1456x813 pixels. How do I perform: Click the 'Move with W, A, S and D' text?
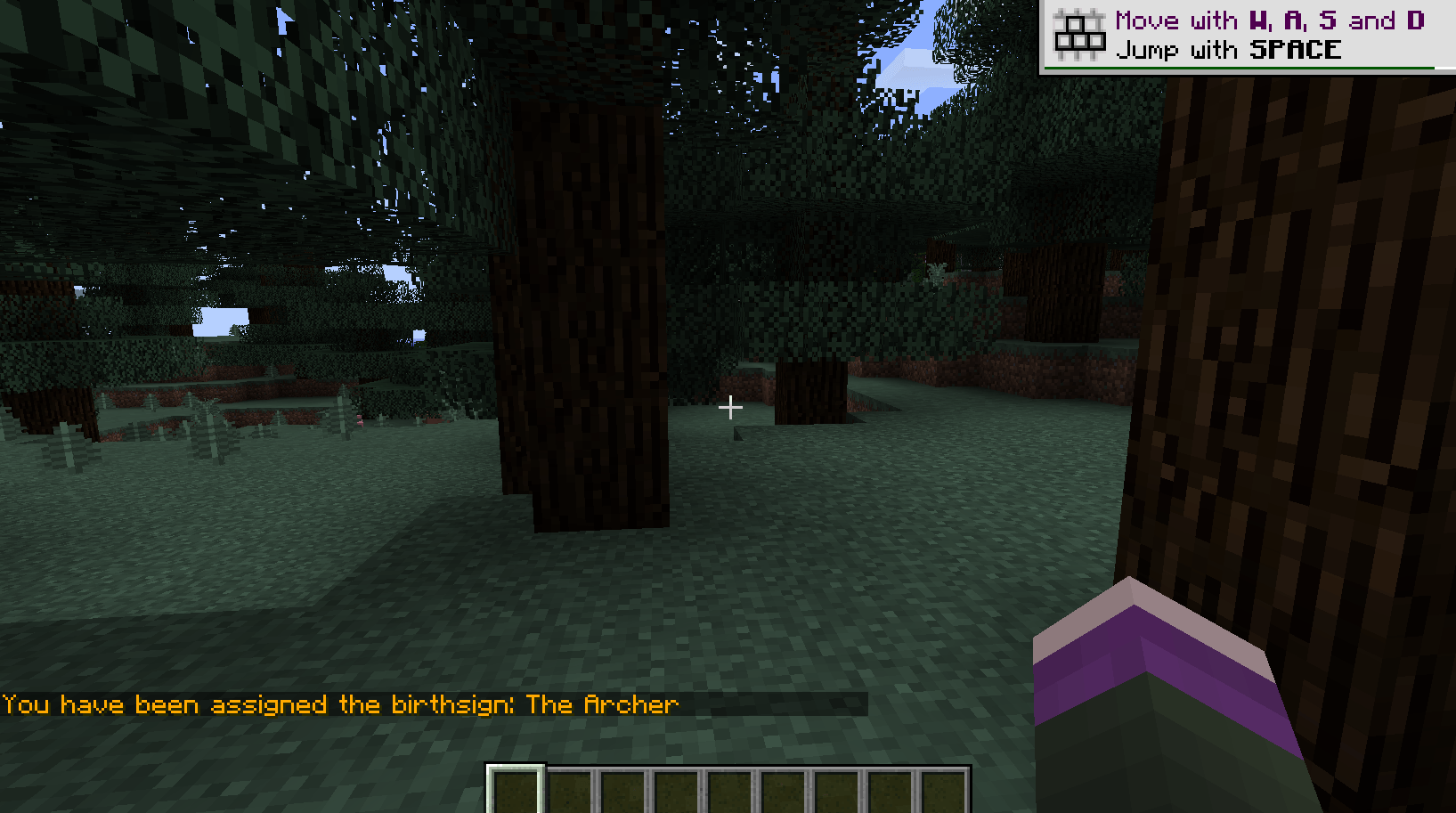click(1269, 20)
